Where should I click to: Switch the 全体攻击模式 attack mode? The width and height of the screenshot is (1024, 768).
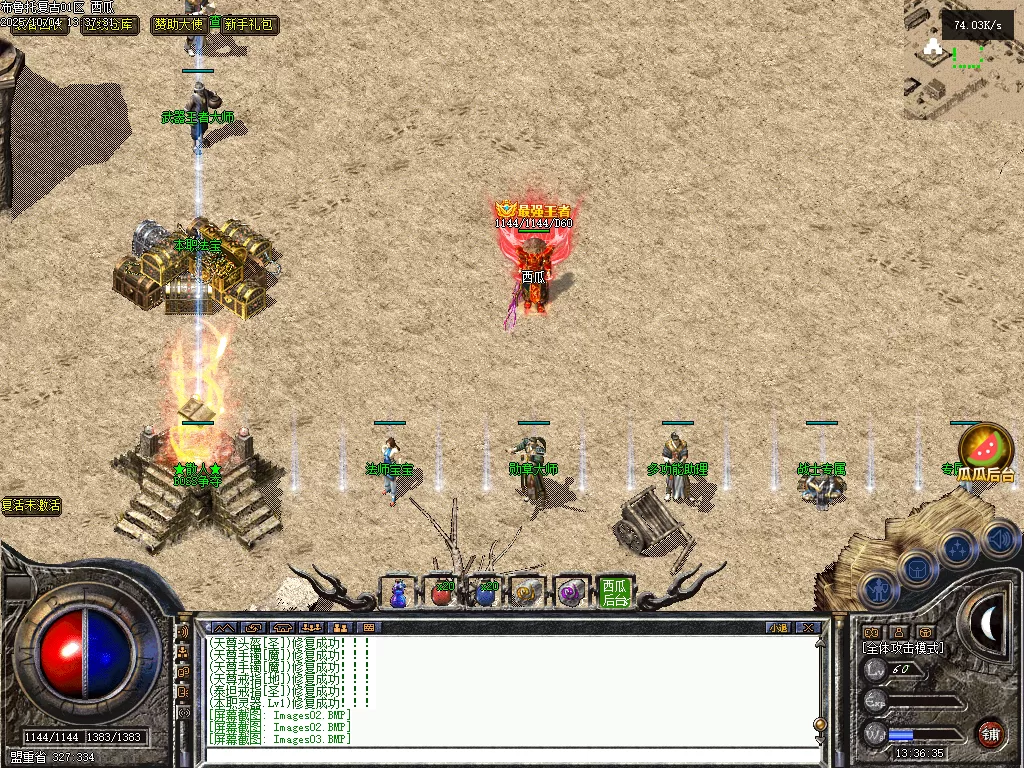(x=903, y=648)
